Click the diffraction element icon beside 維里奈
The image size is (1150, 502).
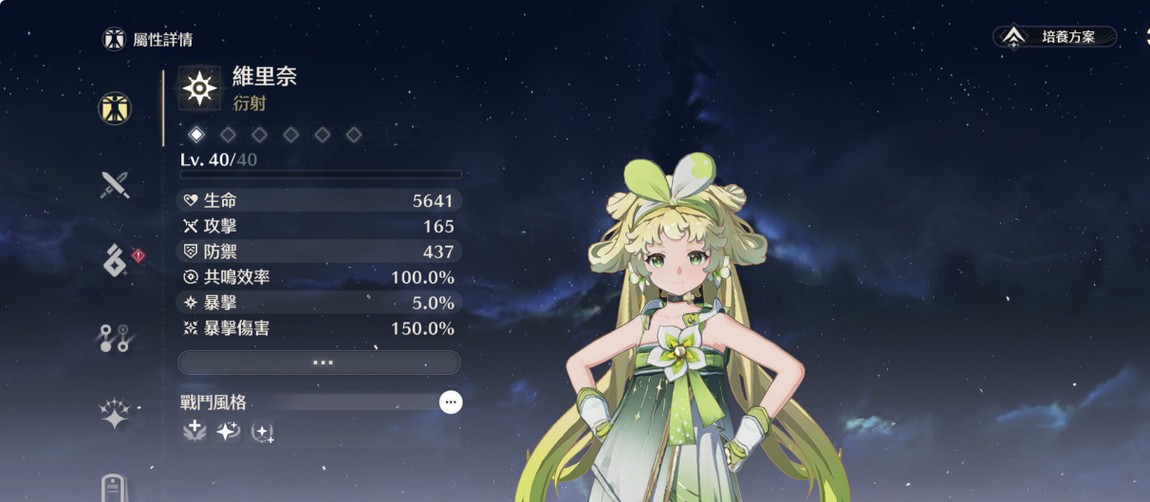tap(200, 89)
